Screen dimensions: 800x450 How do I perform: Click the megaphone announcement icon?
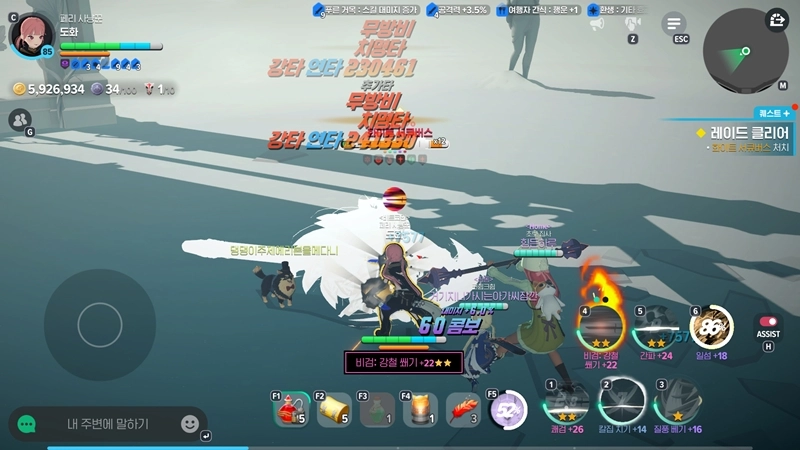point(597,23)
